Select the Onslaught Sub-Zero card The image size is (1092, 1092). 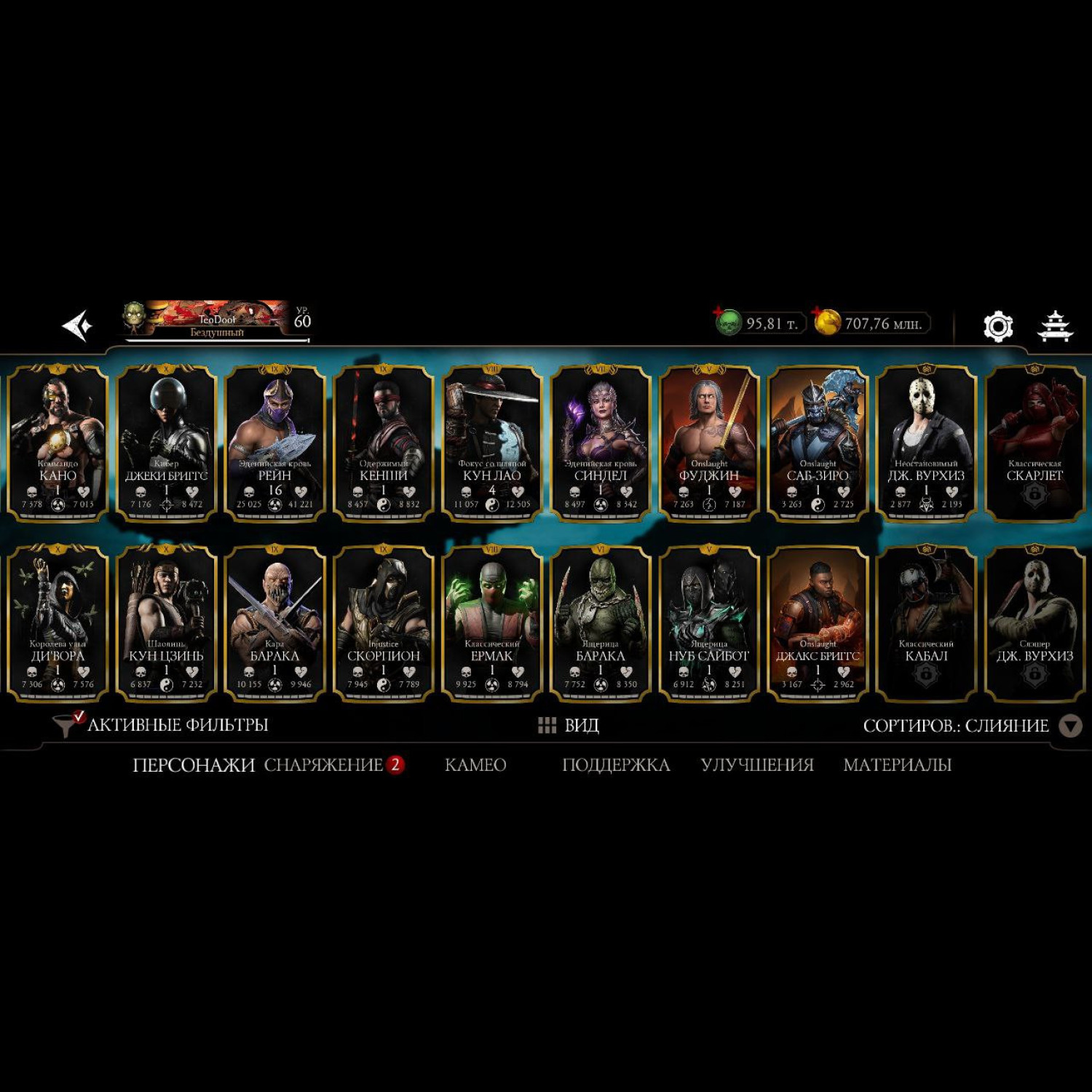click(x=818, y=443)
